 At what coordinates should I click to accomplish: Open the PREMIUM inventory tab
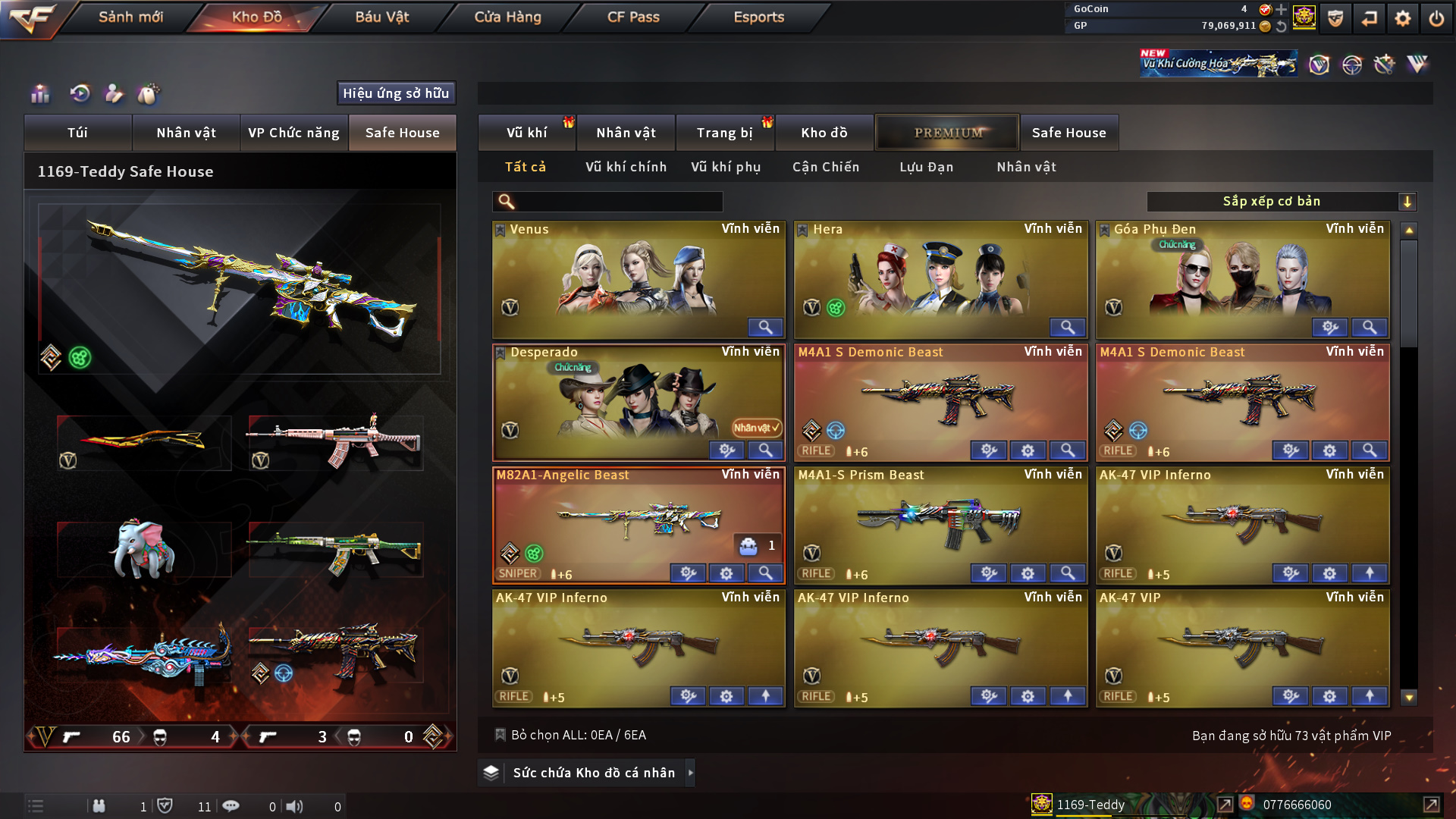click(x=948, y=133)
